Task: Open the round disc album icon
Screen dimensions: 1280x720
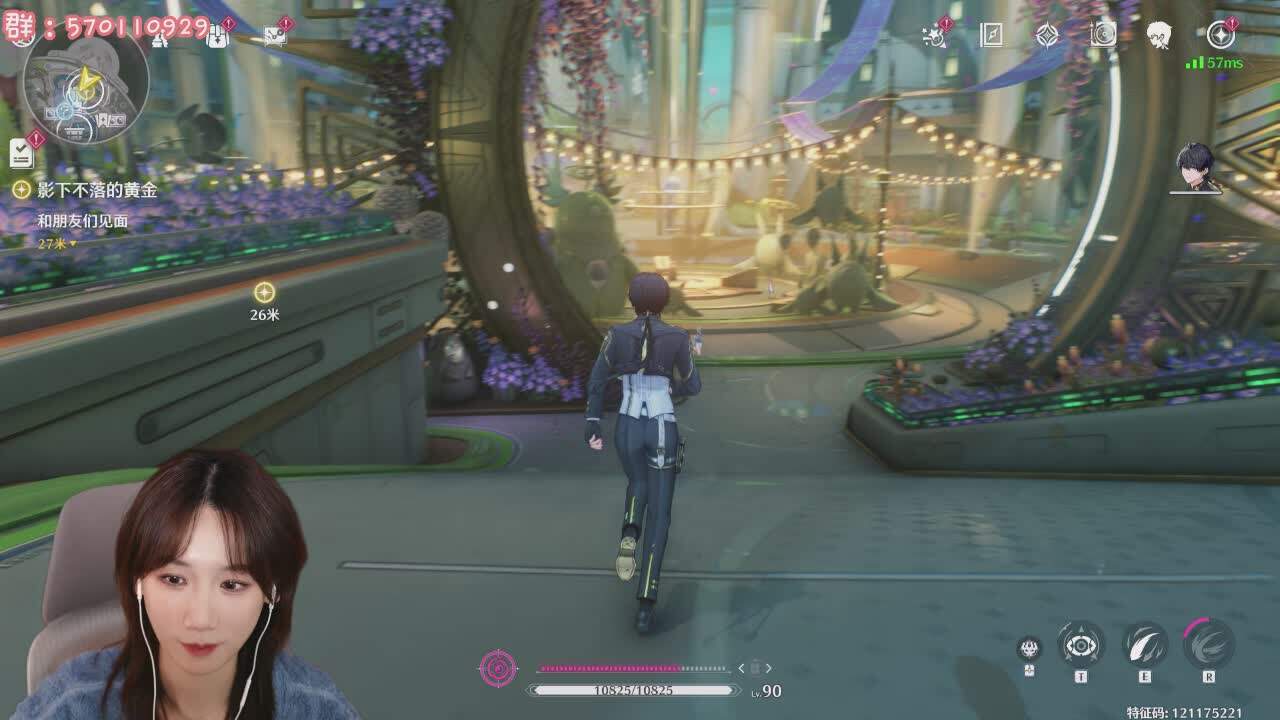Action: click(1103, 35)
